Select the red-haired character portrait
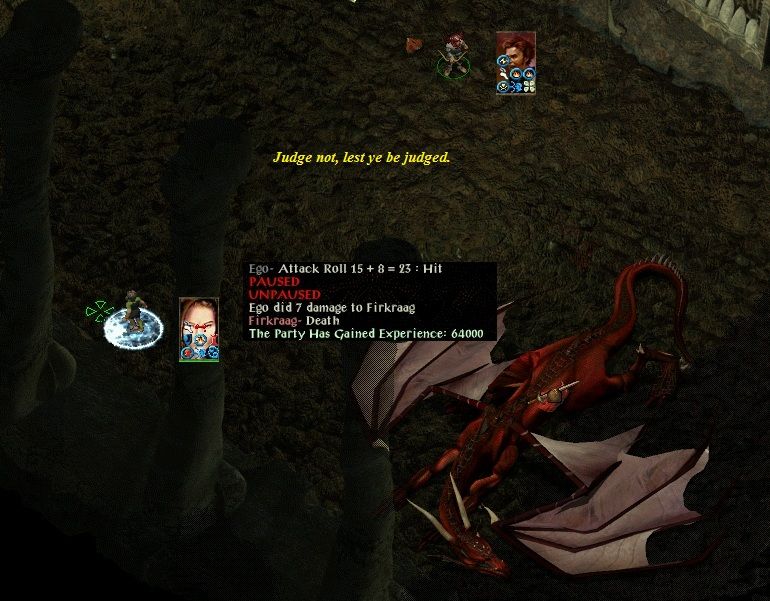Image resolution: width=770 pixels, height=601 pixels. click(x=516, y=52)
